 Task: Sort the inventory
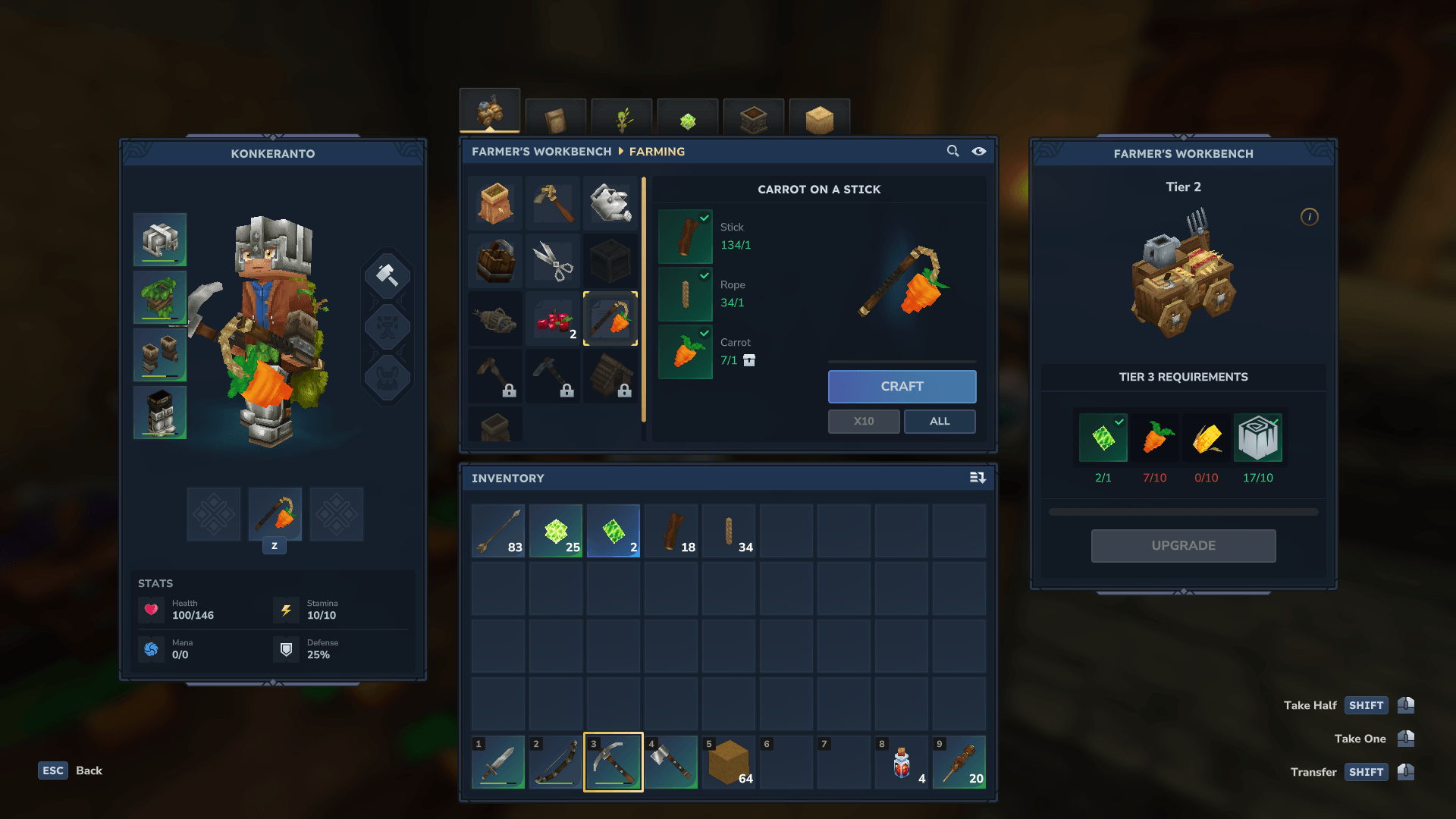977,478
